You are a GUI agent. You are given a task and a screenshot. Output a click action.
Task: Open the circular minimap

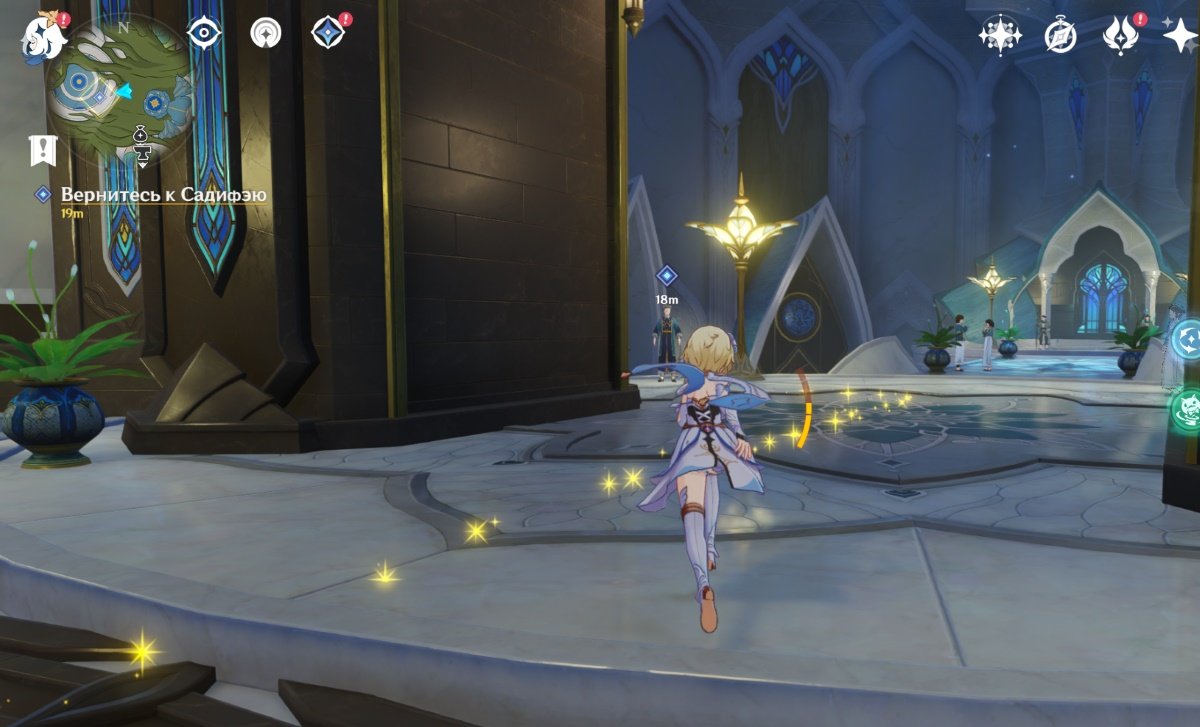pos(118,90)
